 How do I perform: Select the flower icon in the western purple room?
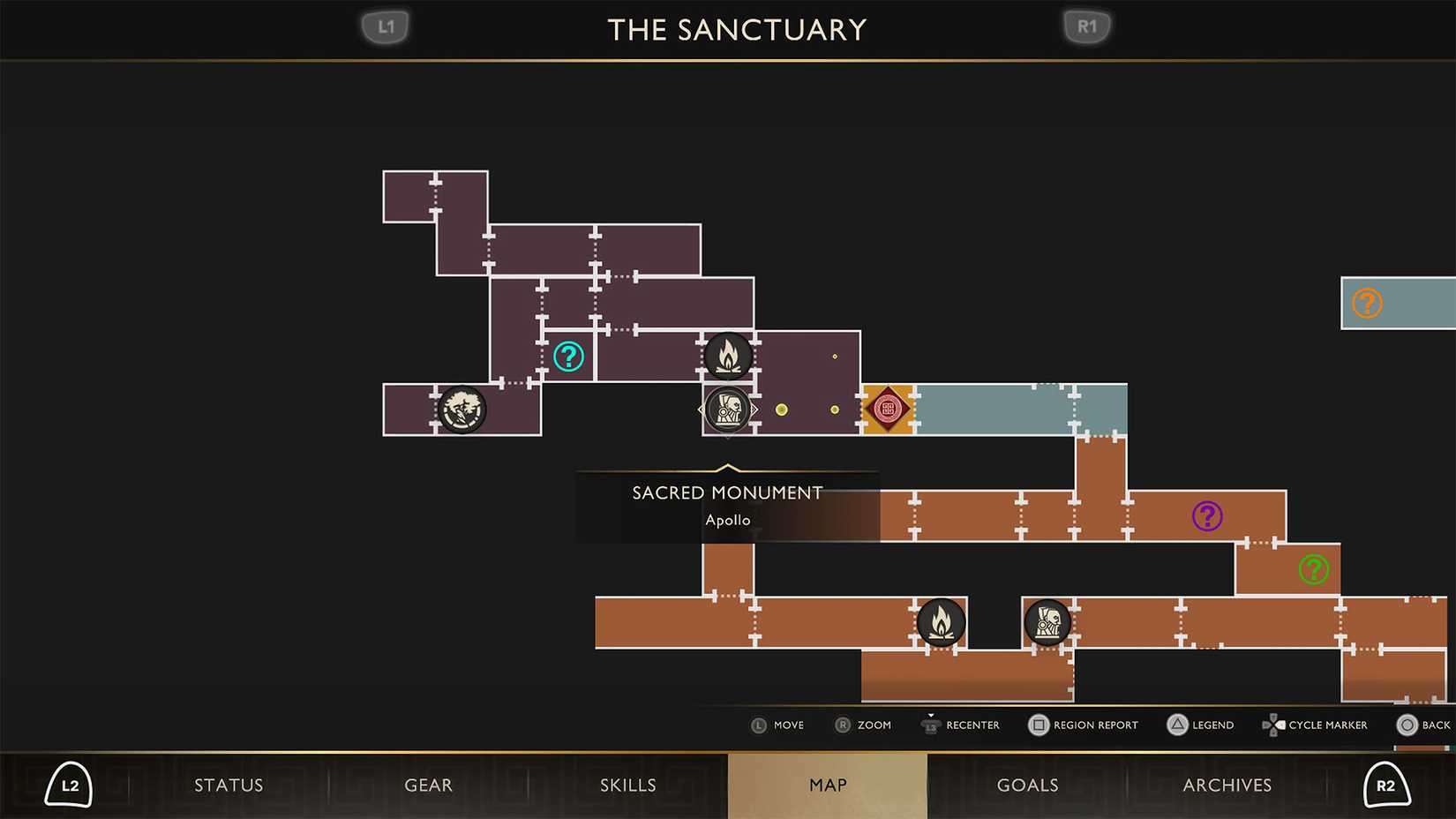click(x=461, y=409)
